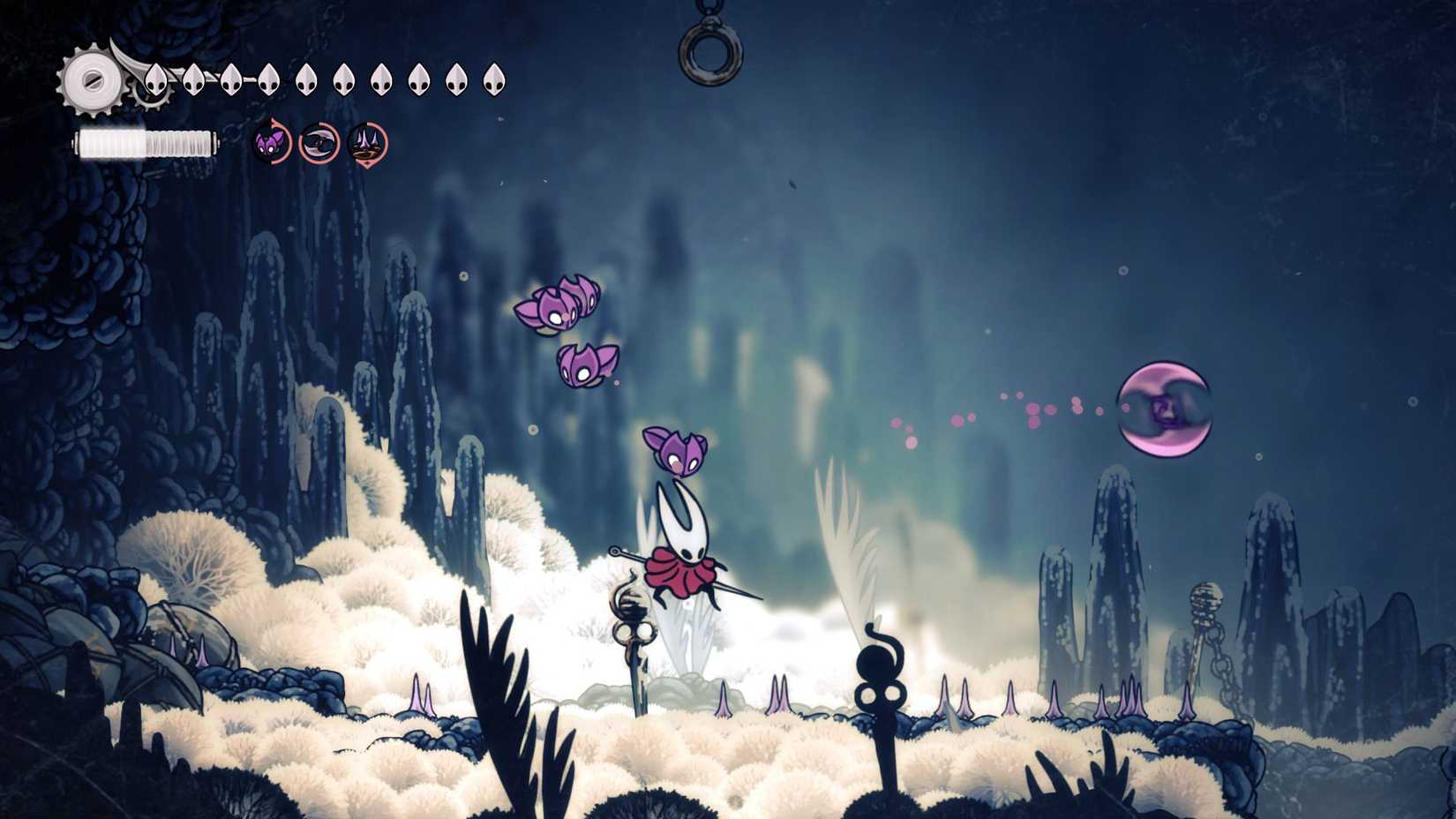This screenshot has width=1456, height=819.
Task: Click the hanging metal ring at top
Action: 710,53
